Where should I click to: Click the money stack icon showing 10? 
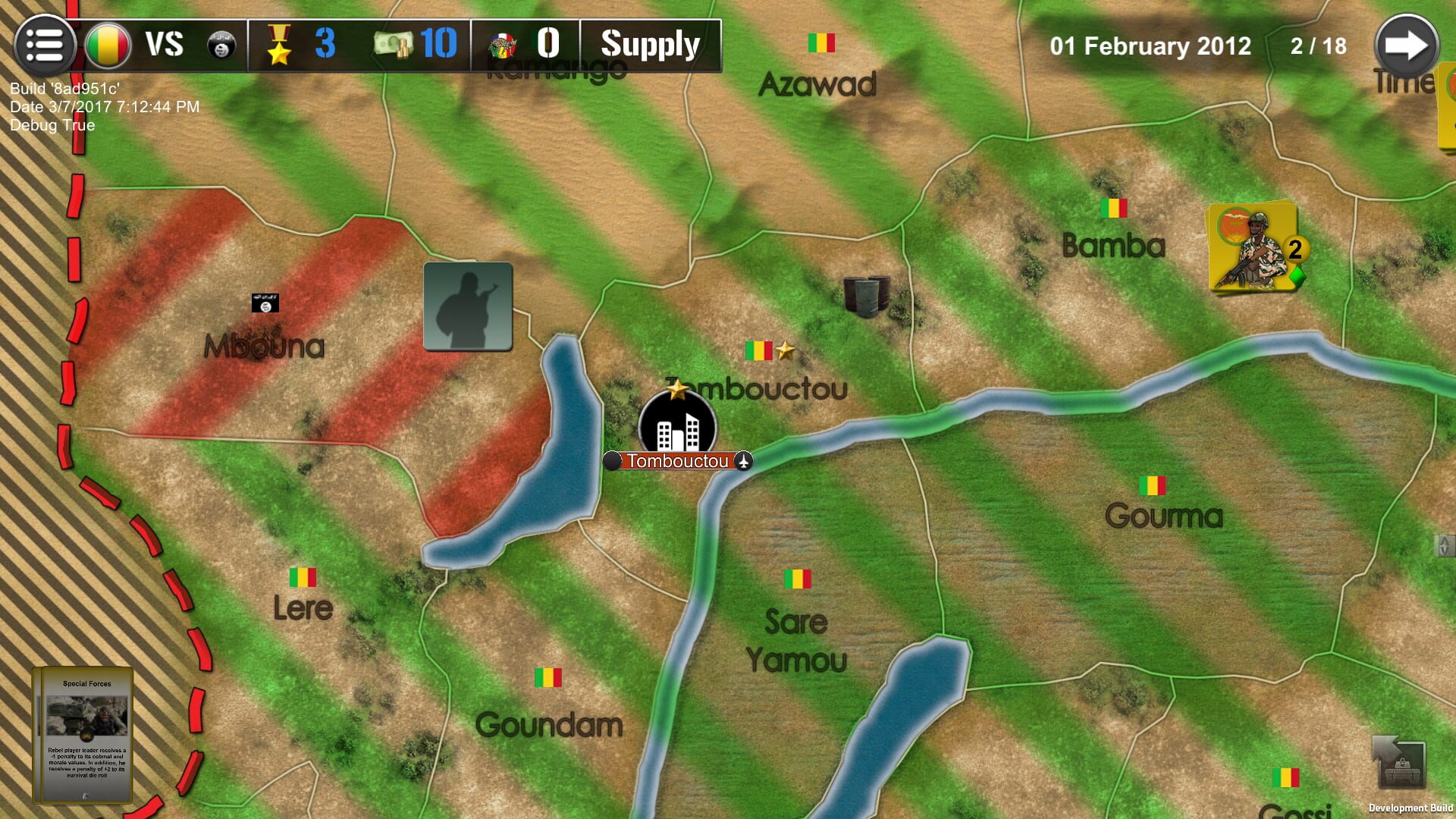click(x=394, y=44)
